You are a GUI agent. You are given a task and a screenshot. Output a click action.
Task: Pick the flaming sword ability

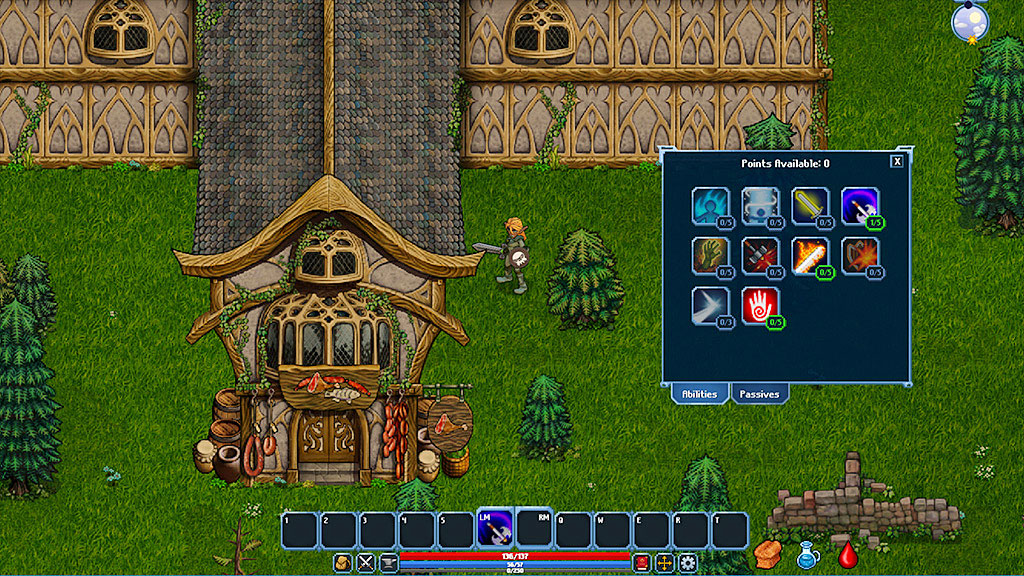click(x=809, y=255)
